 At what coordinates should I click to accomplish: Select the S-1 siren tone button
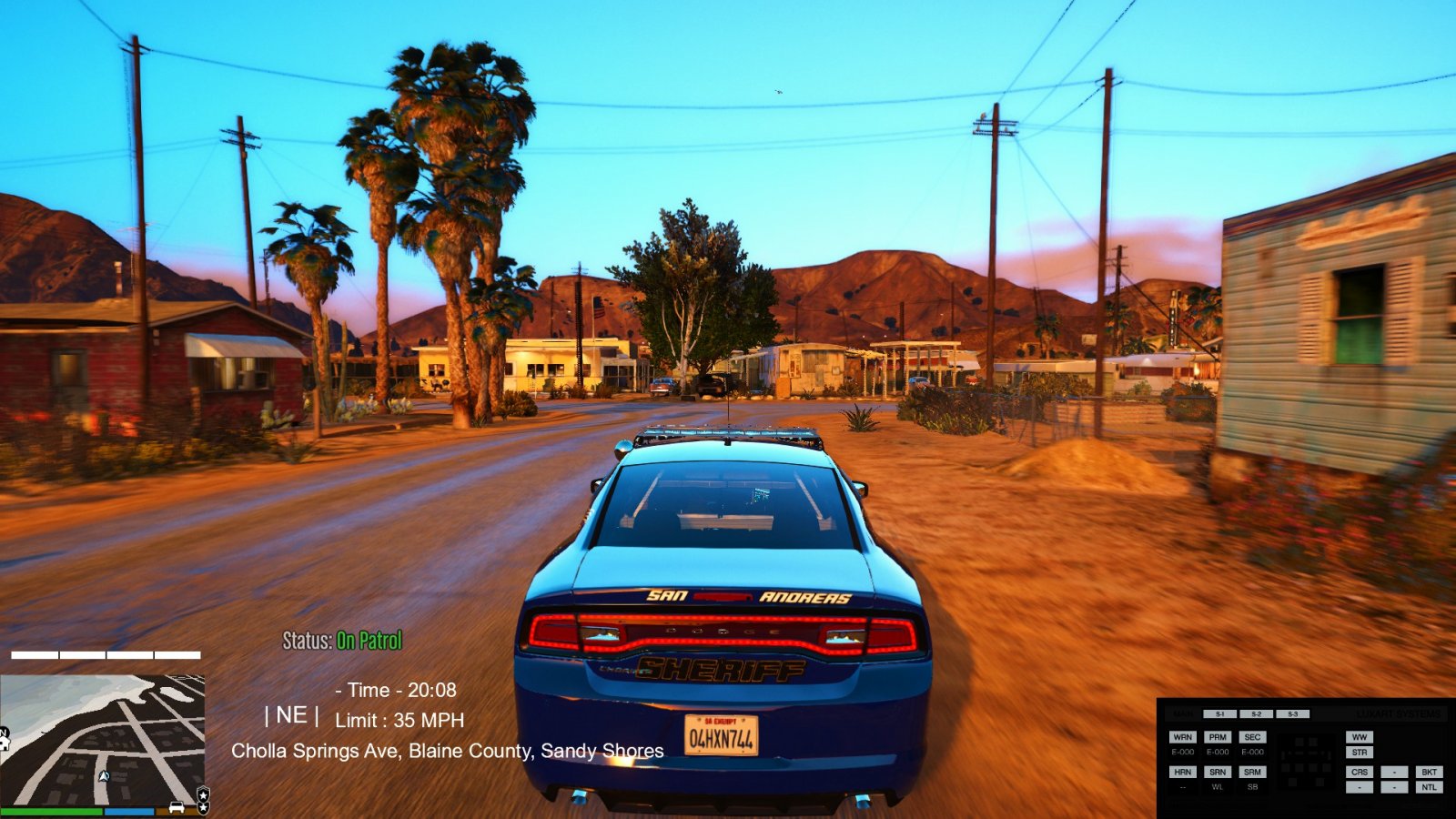1219,714
